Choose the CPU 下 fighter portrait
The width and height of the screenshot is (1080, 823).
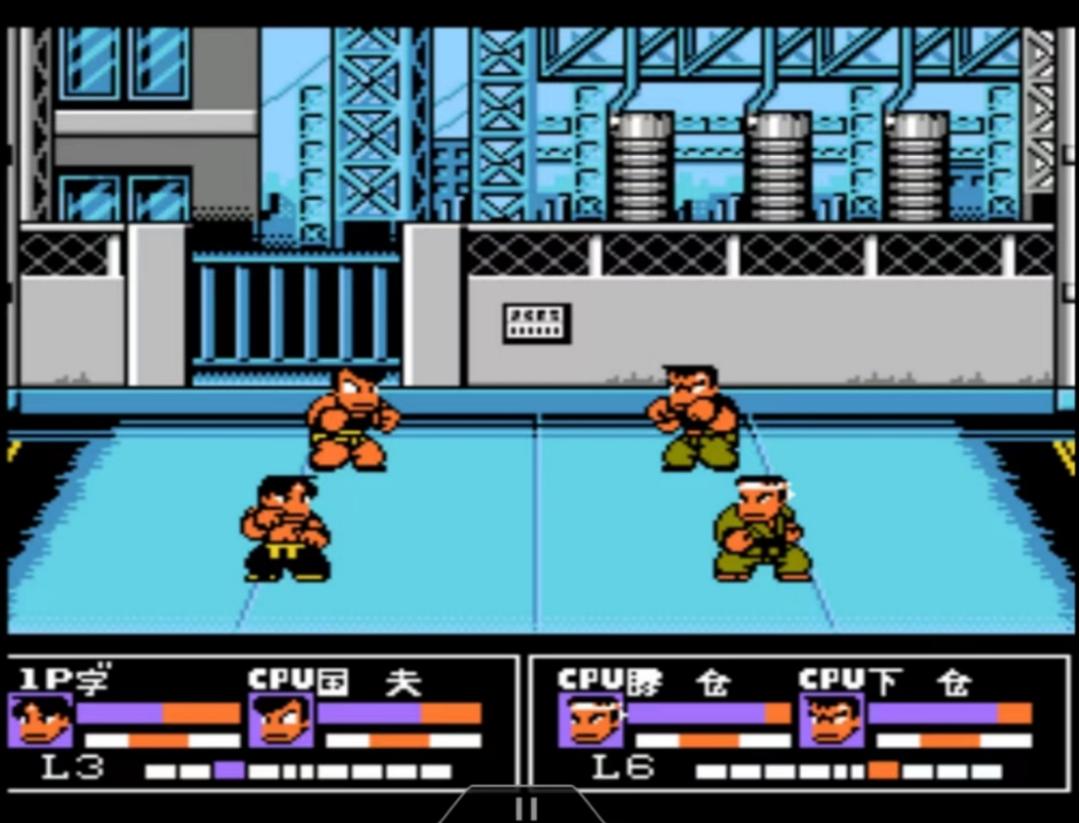click(831, 721)
